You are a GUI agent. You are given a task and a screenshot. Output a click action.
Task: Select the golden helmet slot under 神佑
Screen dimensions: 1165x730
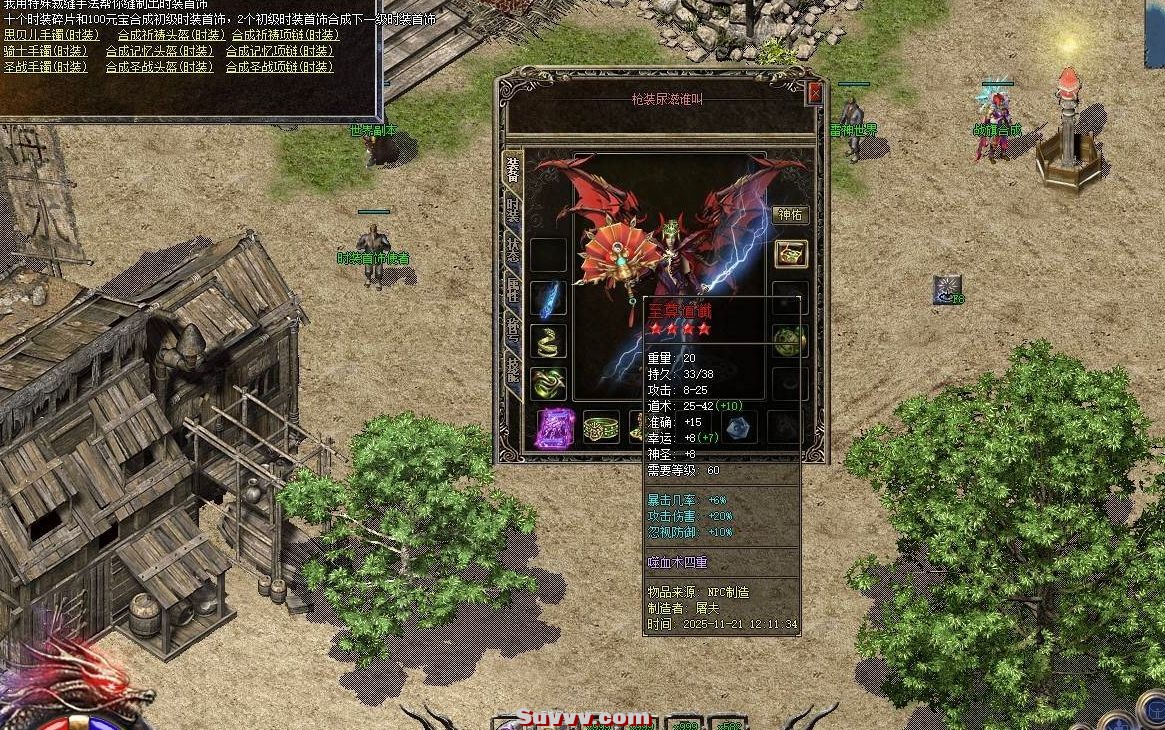[x=790, y=254]
